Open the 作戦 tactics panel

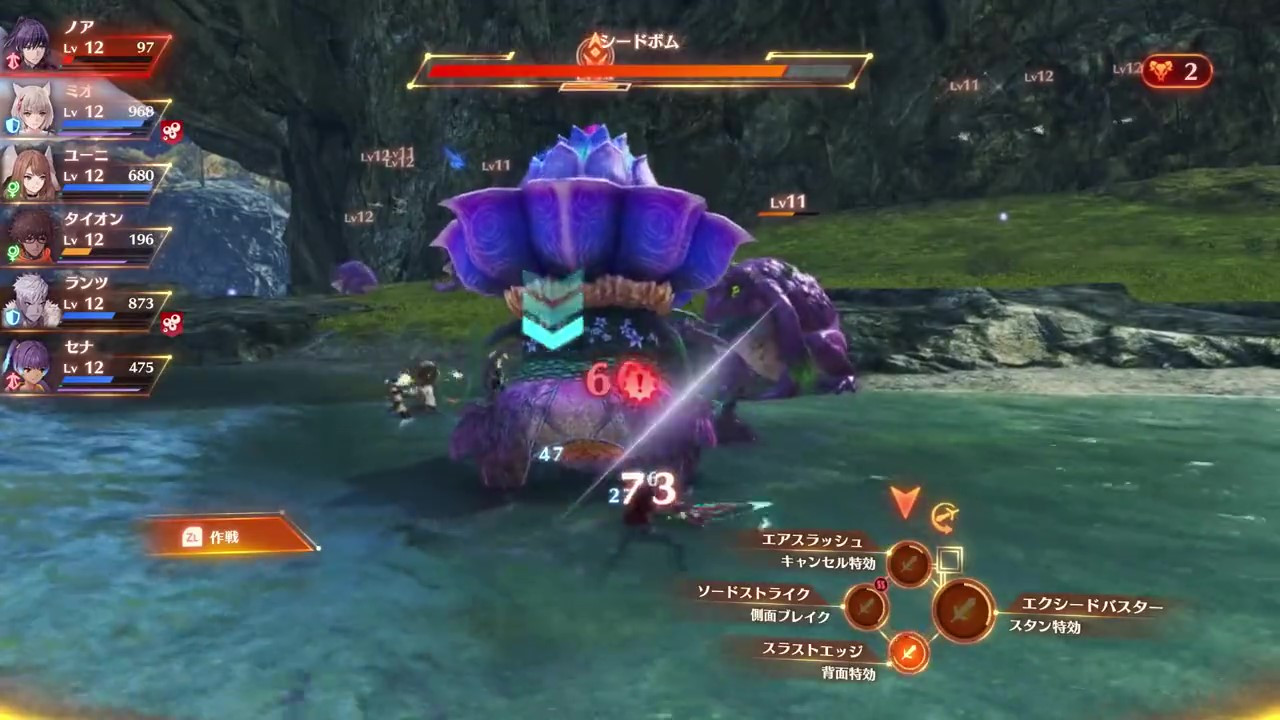click(230, 537)
